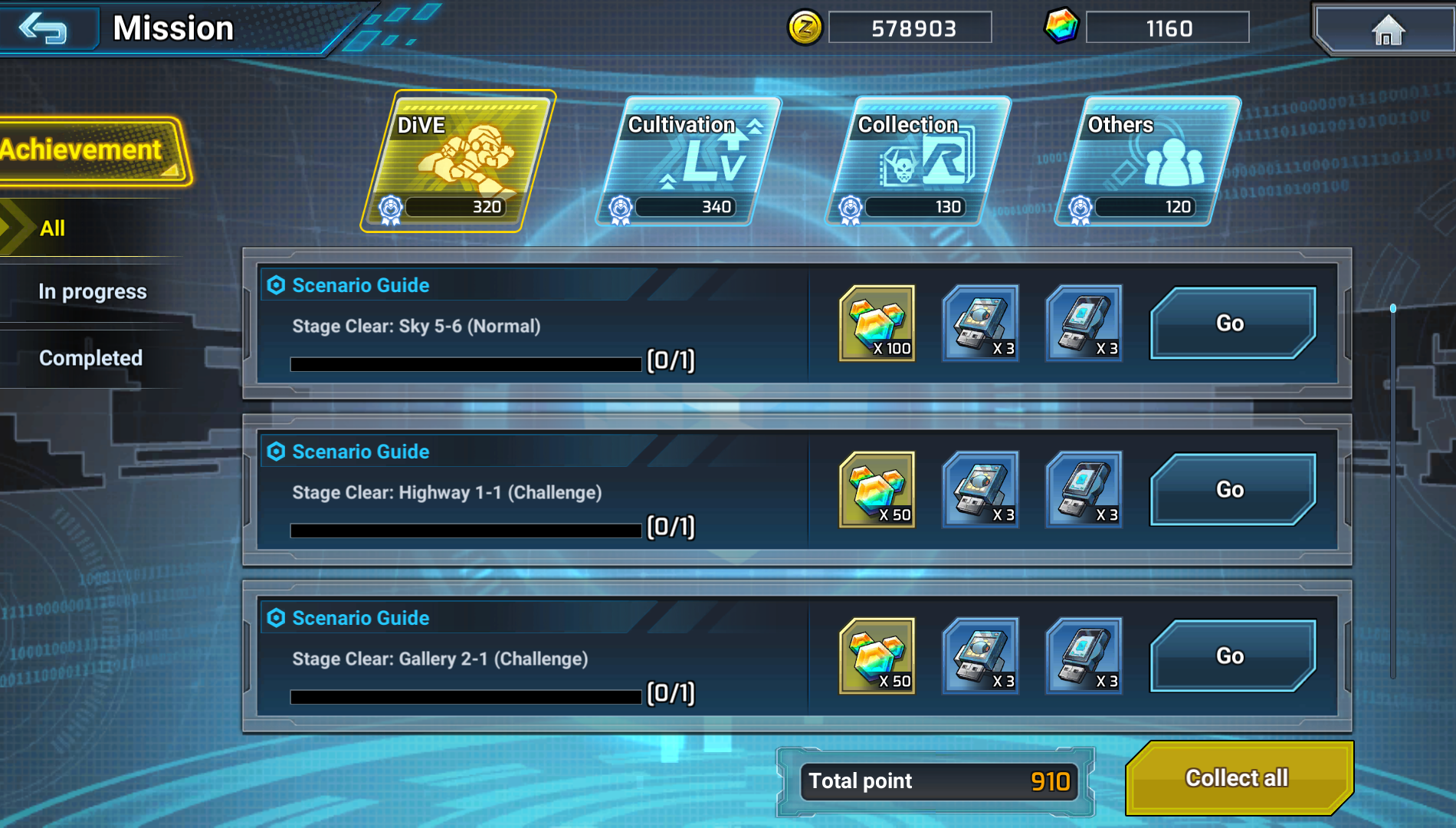The height and width of the screenshot is (828, 1456).
Task: Inspect the 50 gems reward for Gallery 2-1
Action: (x=877, y=656)
